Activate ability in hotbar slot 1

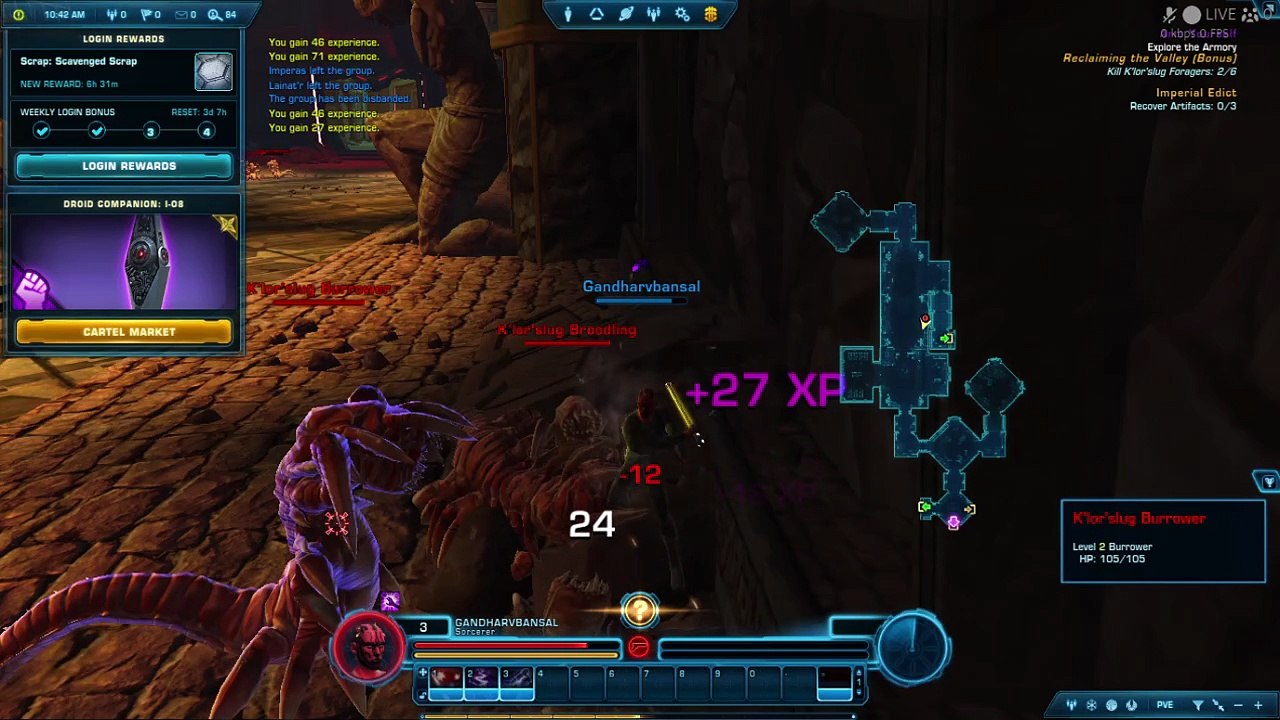coord(446,680)
